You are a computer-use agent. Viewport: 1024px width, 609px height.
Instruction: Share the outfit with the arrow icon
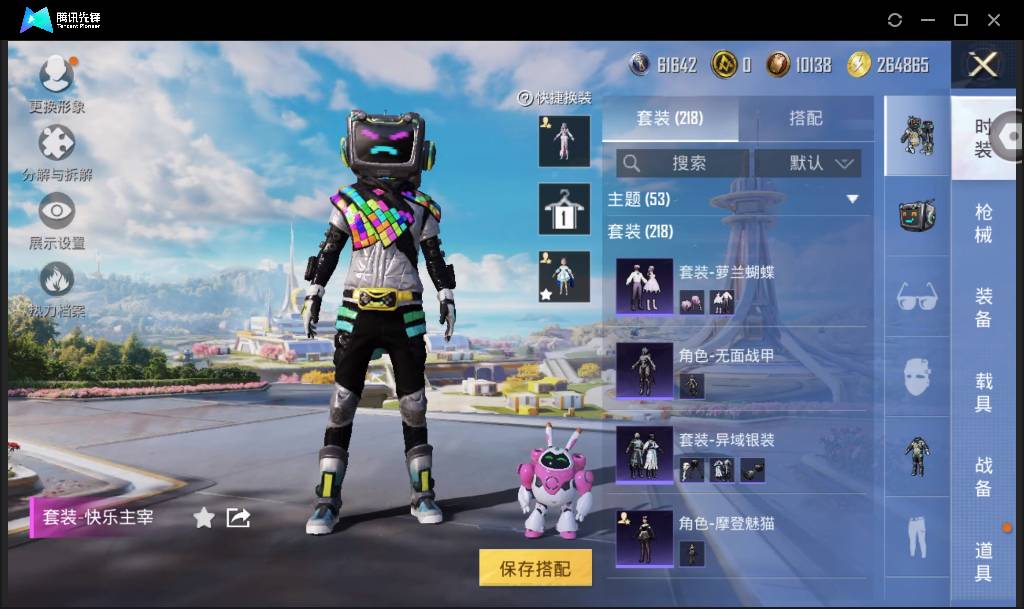238,517
